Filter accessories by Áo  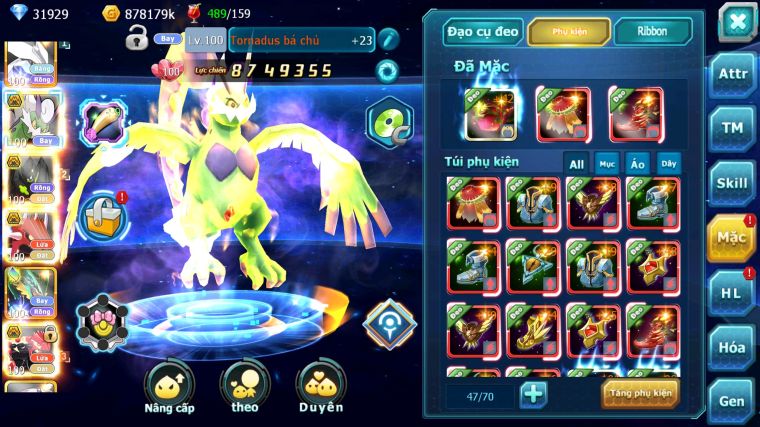point(637,164)
